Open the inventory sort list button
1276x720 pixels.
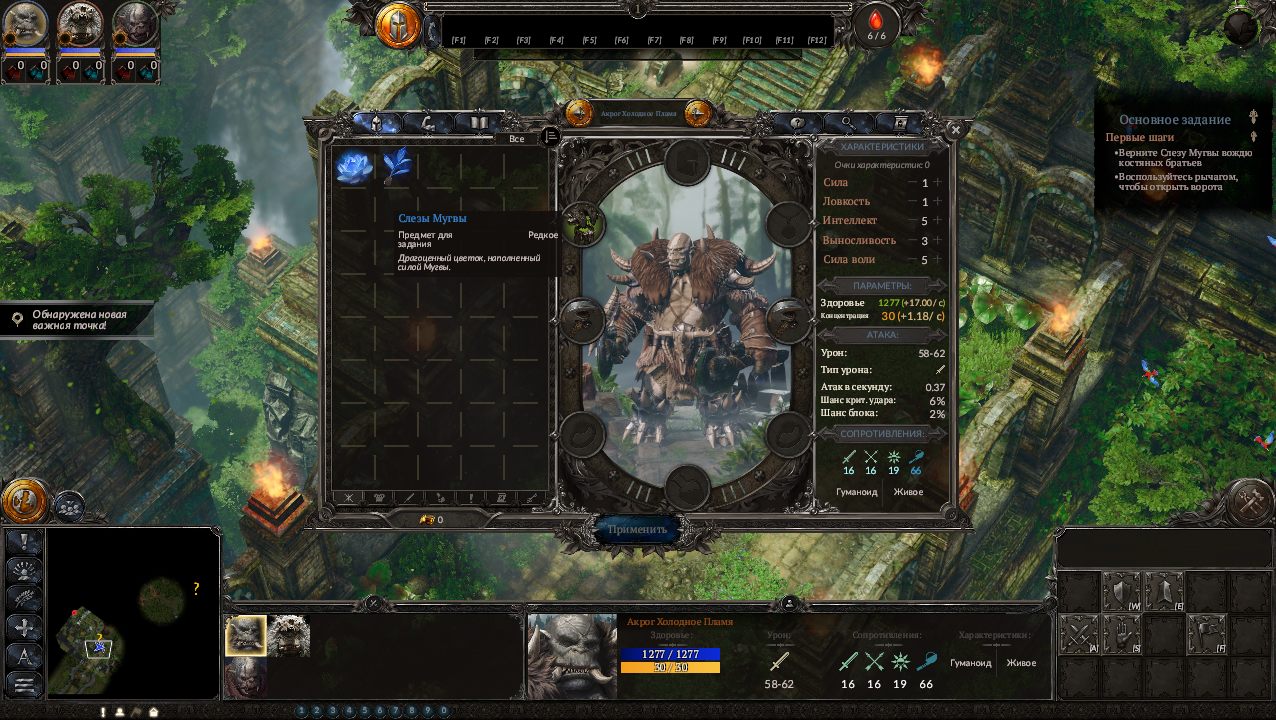coord(550,136)
